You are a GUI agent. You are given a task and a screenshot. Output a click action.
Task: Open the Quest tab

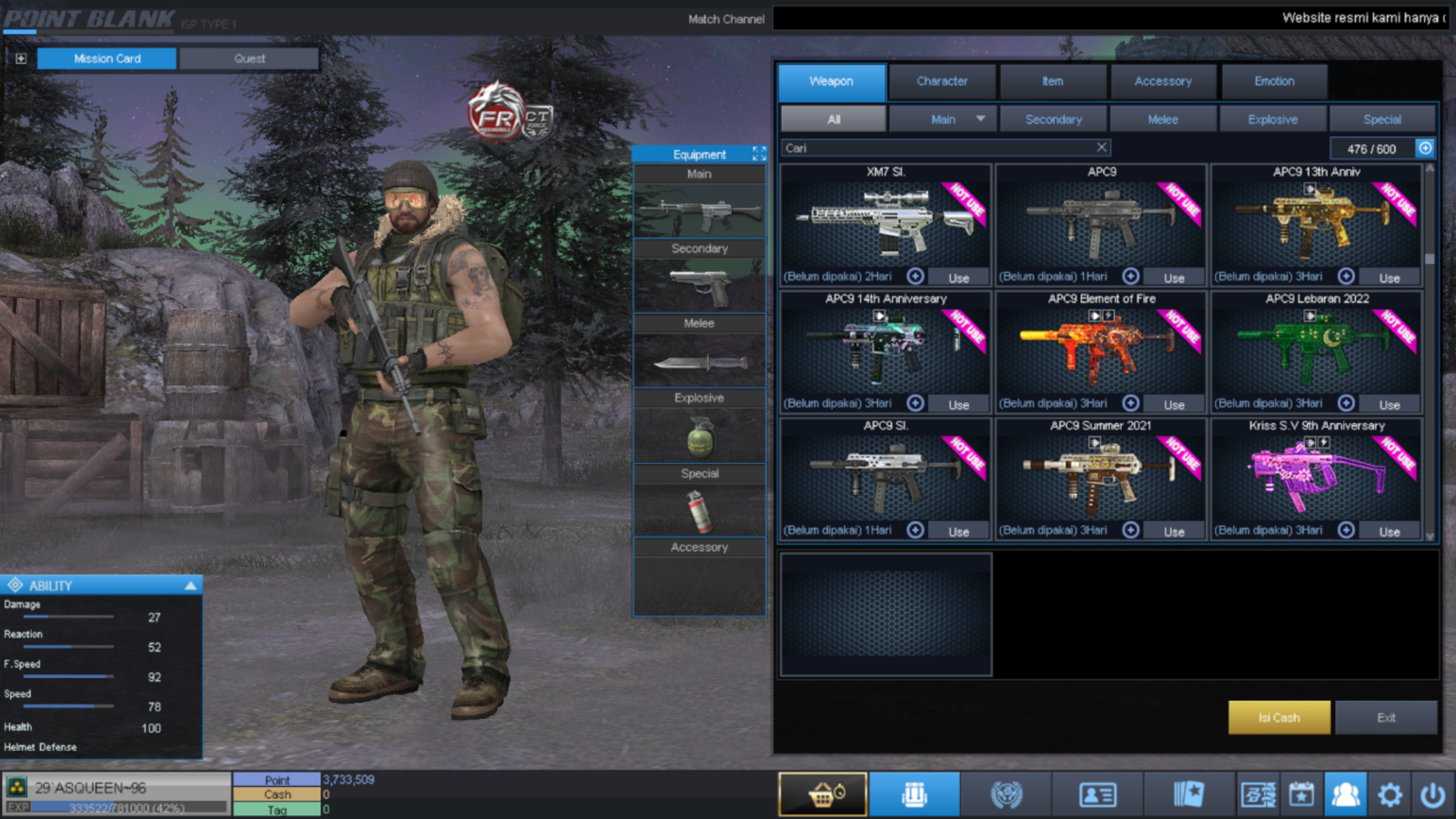coord(249,58)
